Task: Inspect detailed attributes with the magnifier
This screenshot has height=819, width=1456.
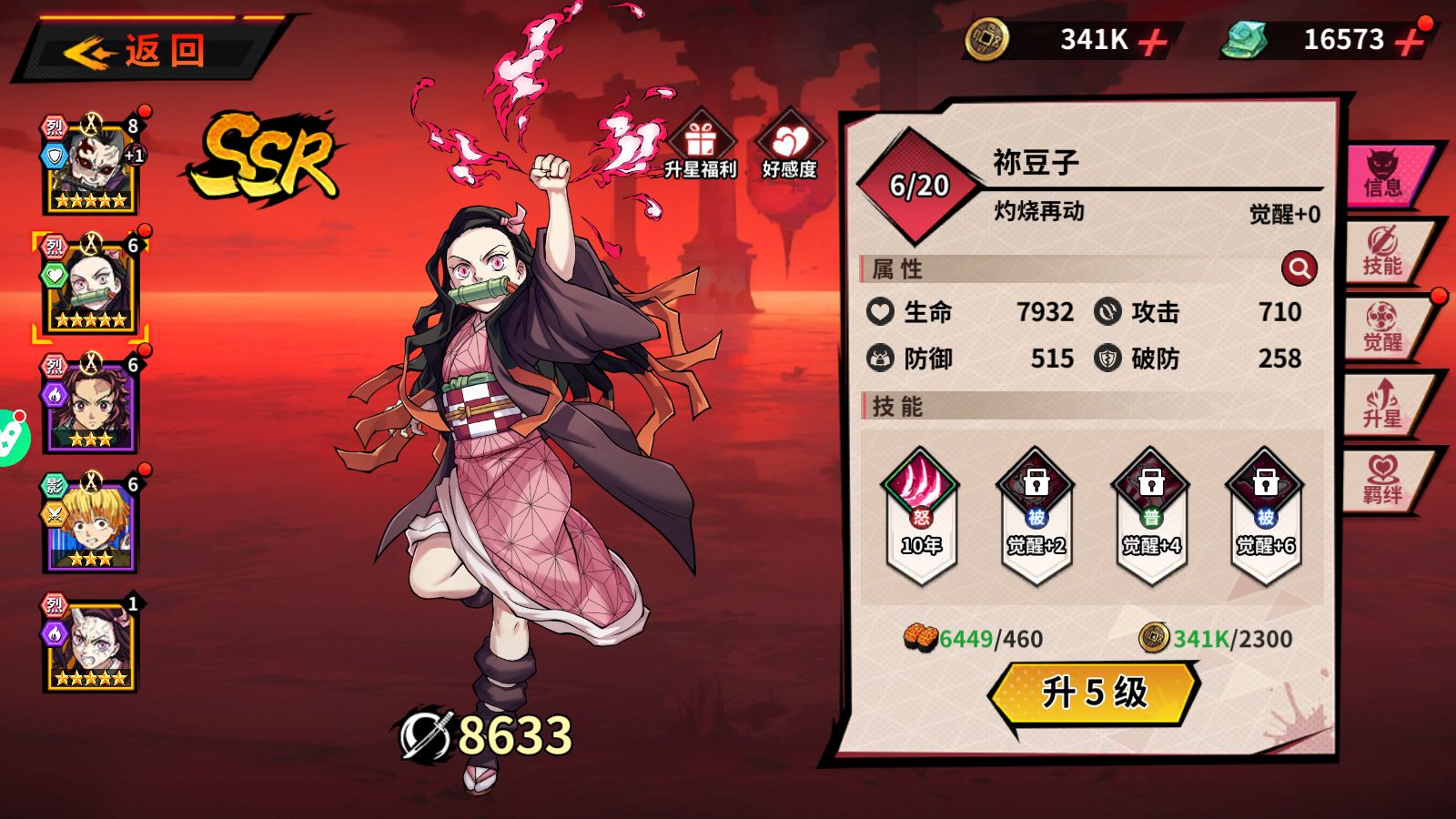Action: 1299,268
